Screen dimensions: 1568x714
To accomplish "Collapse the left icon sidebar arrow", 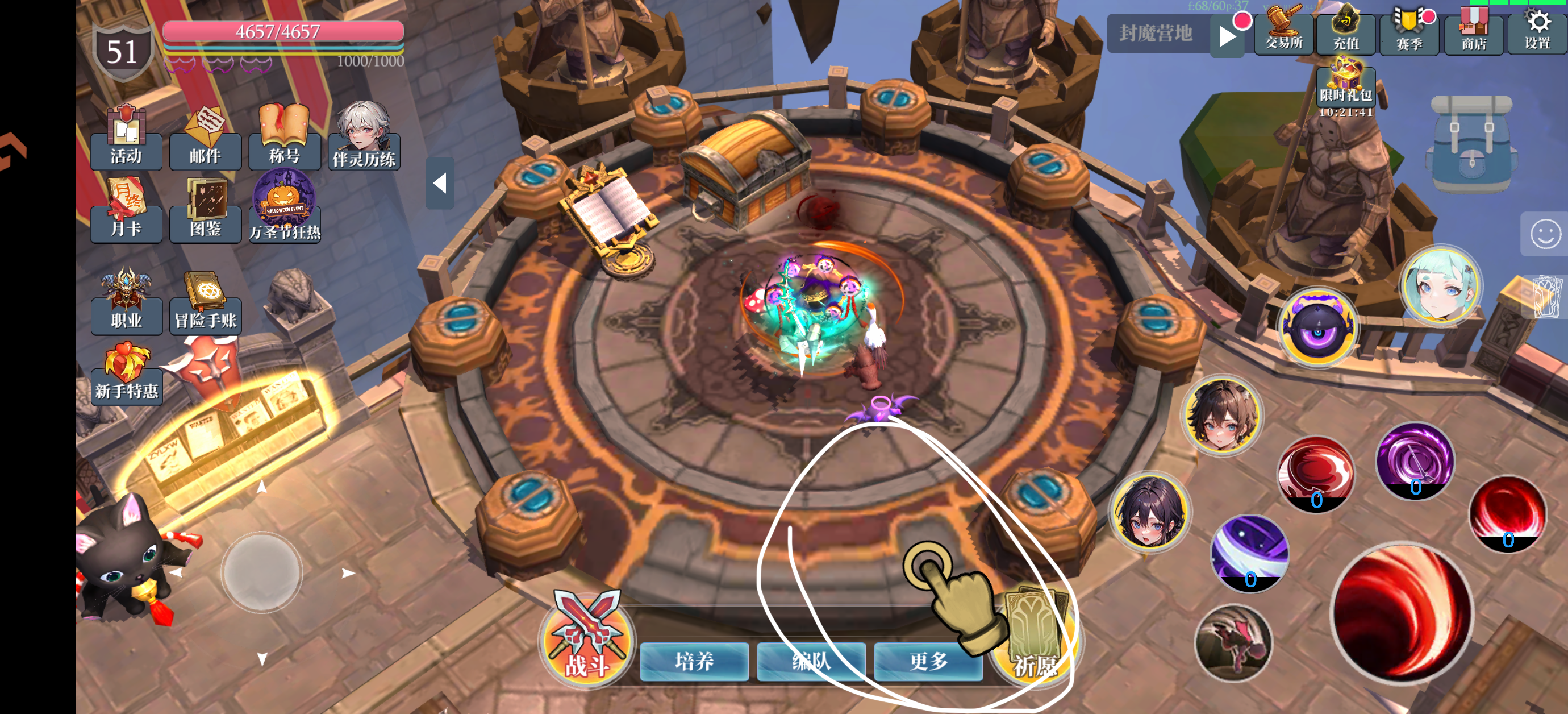I will click(x=440, y=183).
